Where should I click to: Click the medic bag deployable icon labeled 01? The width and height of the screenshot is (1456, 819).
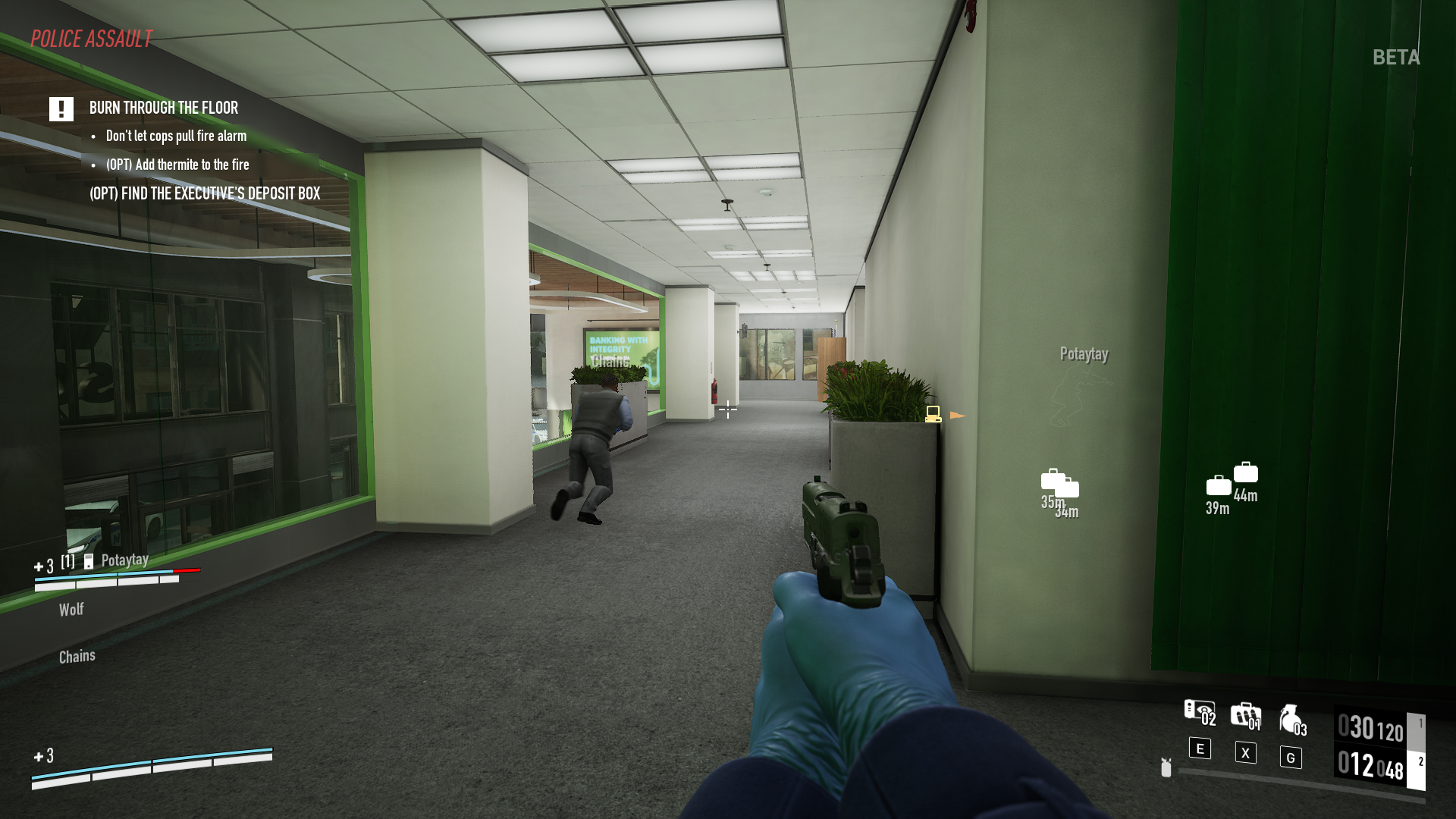[x=1246, y=714]
